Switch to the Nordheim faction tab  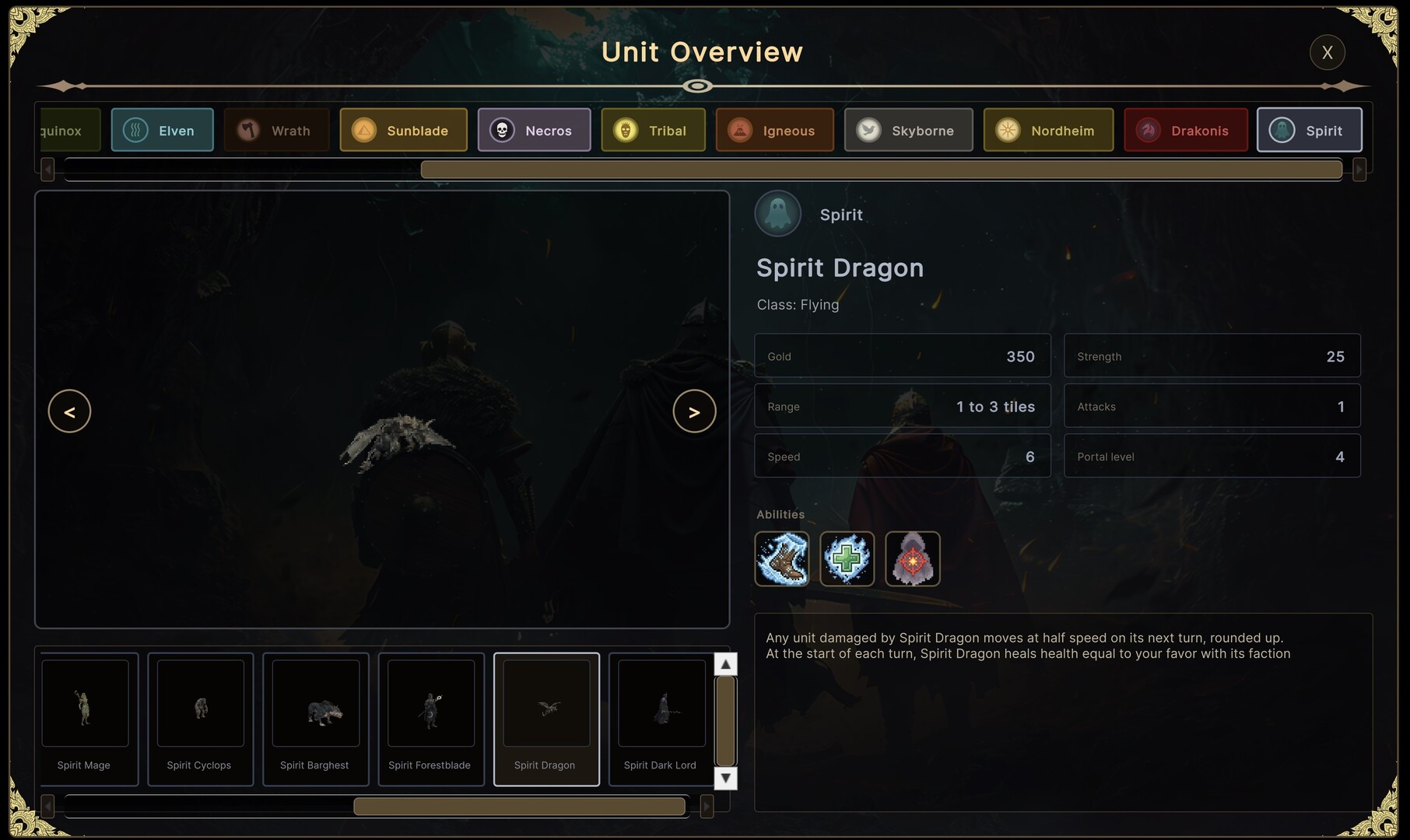pyautogui.click(x=1007, y=130)
